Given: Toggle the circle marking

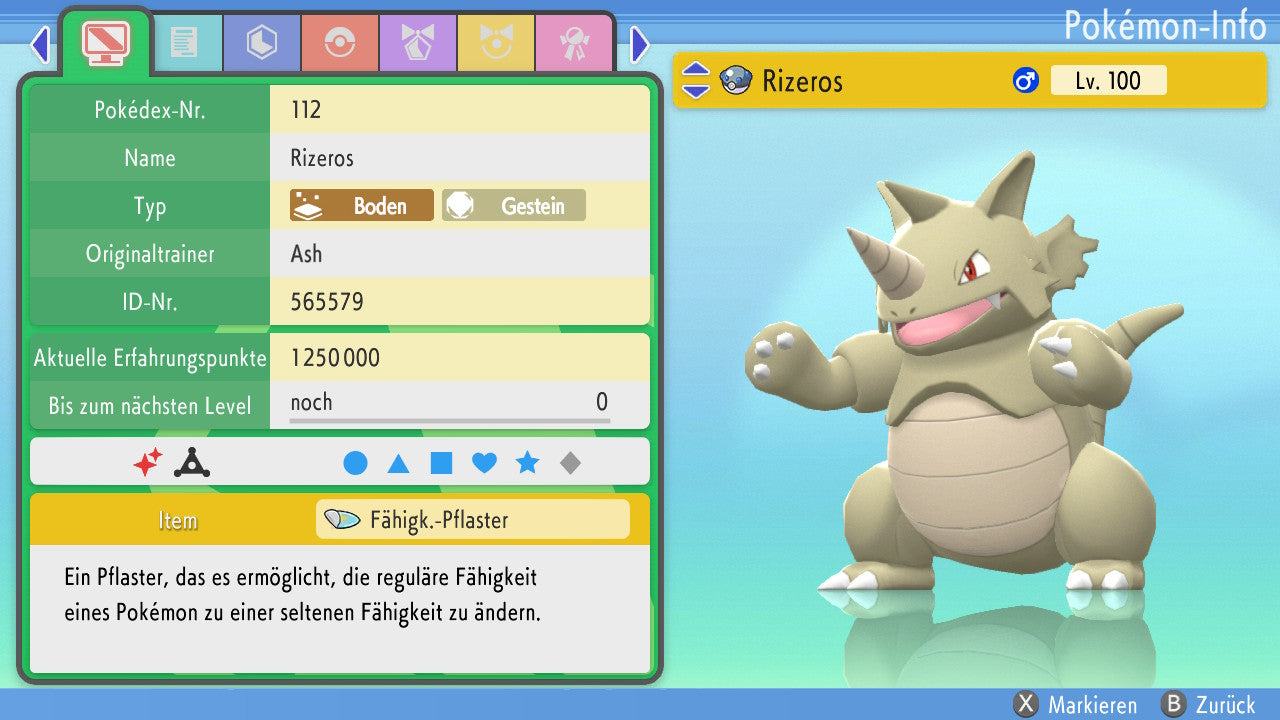Looking at the screenshot, I should pyautogui.click(x=355, y=463).
